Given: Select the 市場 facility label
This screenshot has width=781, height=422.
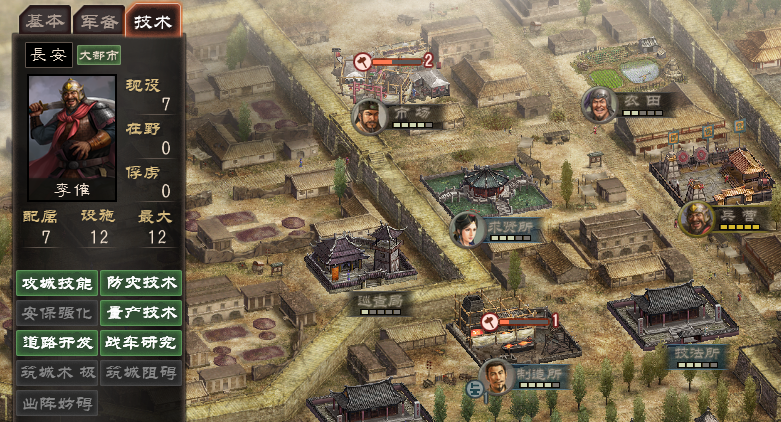Looking at the screenshot, I should click(x=411, y=114).
